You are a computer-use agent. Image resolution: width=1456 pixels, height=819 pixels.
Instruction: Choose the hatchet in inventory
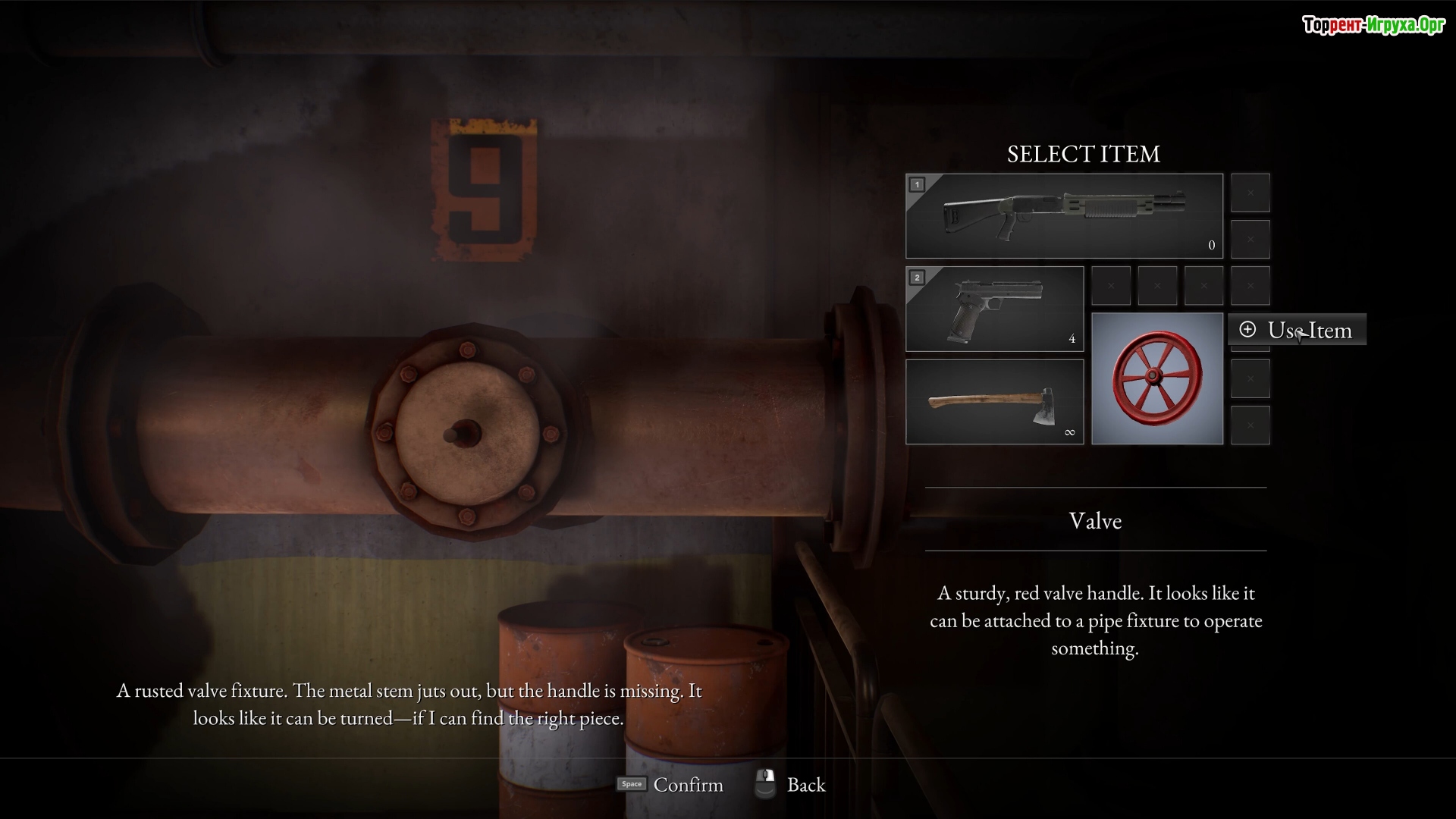(x=994, y=401)
